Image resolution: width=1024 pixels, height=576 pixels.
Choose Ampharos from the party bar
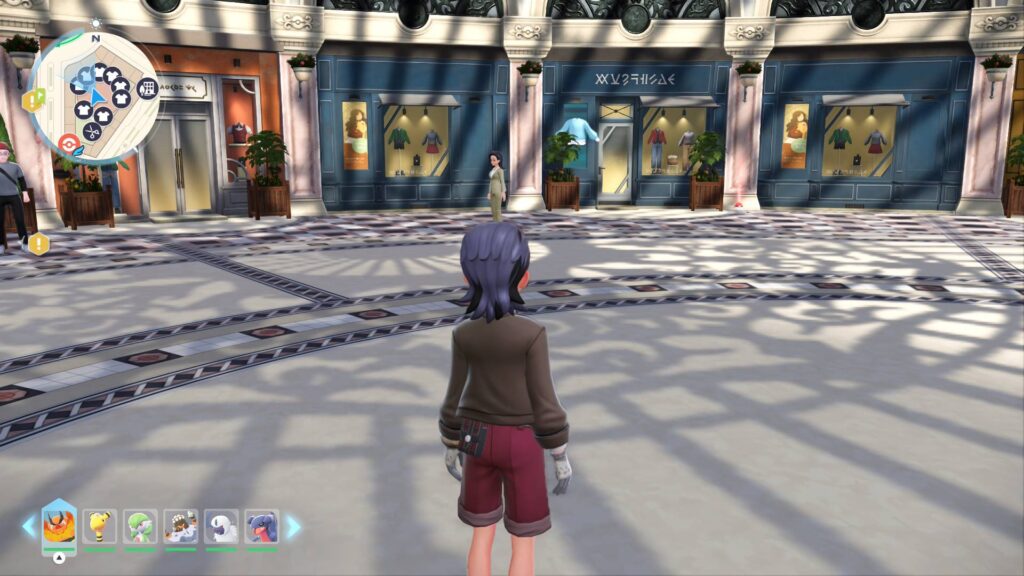click(x=99, y=526)
